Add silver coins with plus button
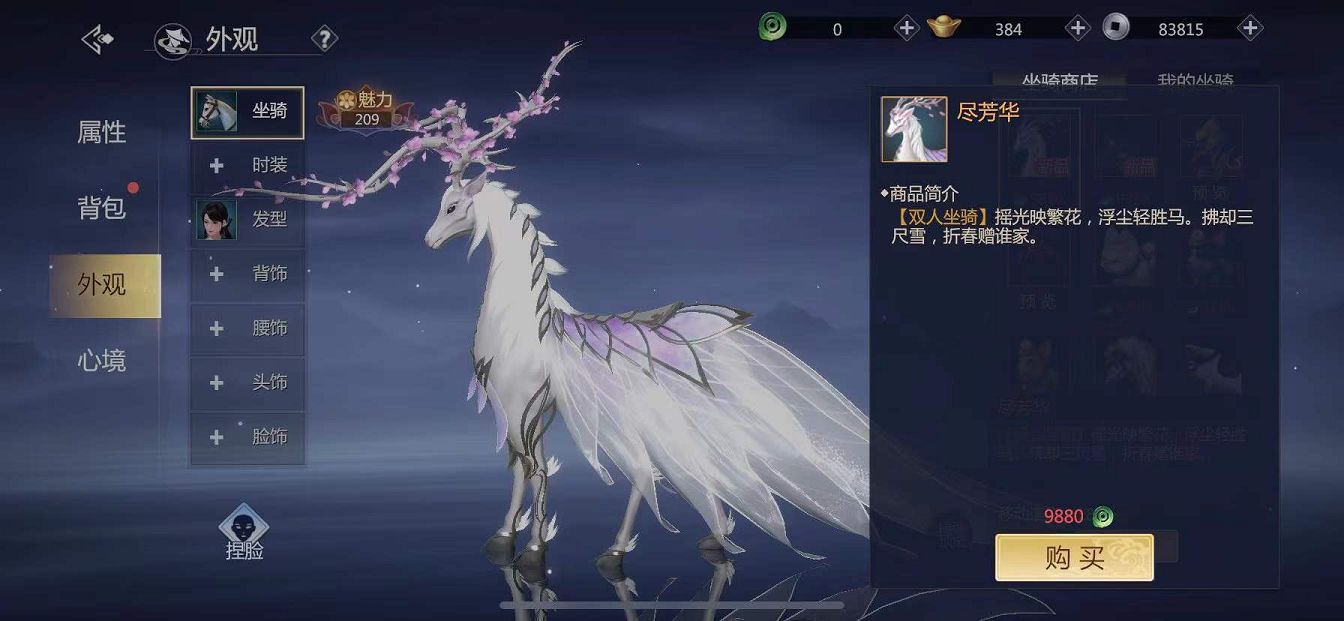Image resolution: width=1344 pixels, height=621 pixels. tap(1249, 28)
